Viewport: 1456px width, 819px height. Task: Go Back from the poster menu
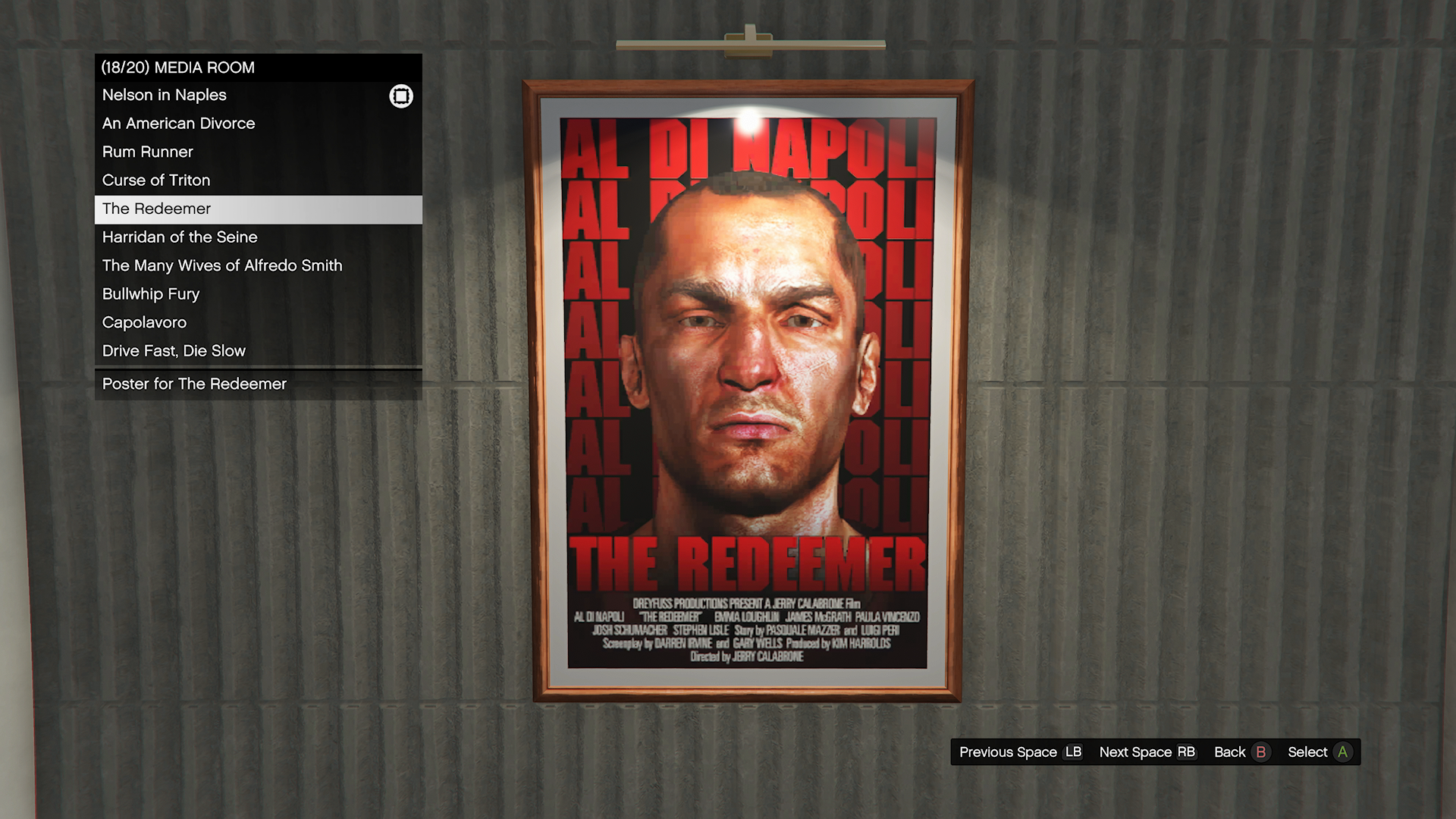click(1241, 752)
